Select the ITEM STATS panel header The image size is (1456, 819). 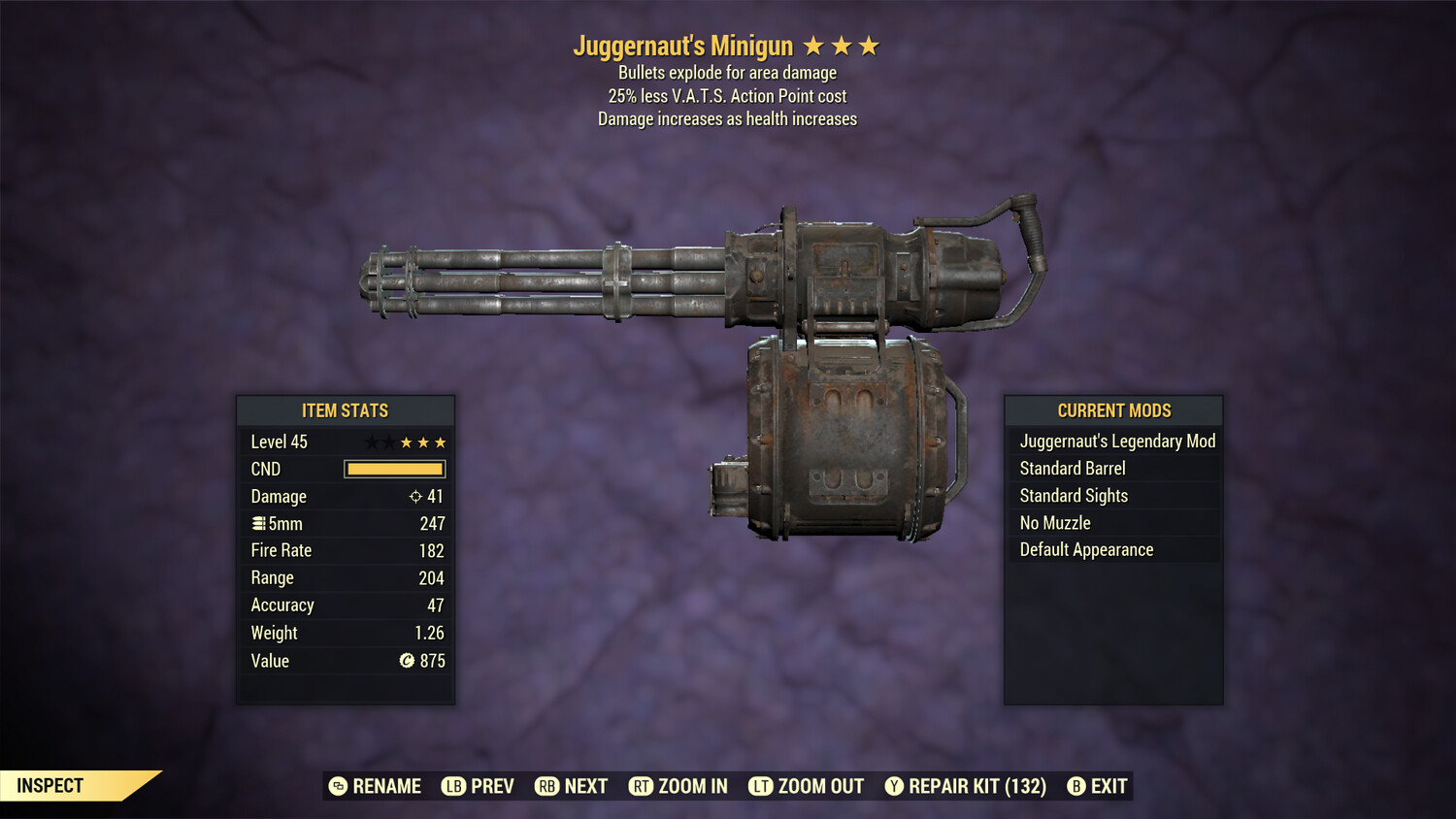(346, 410)
